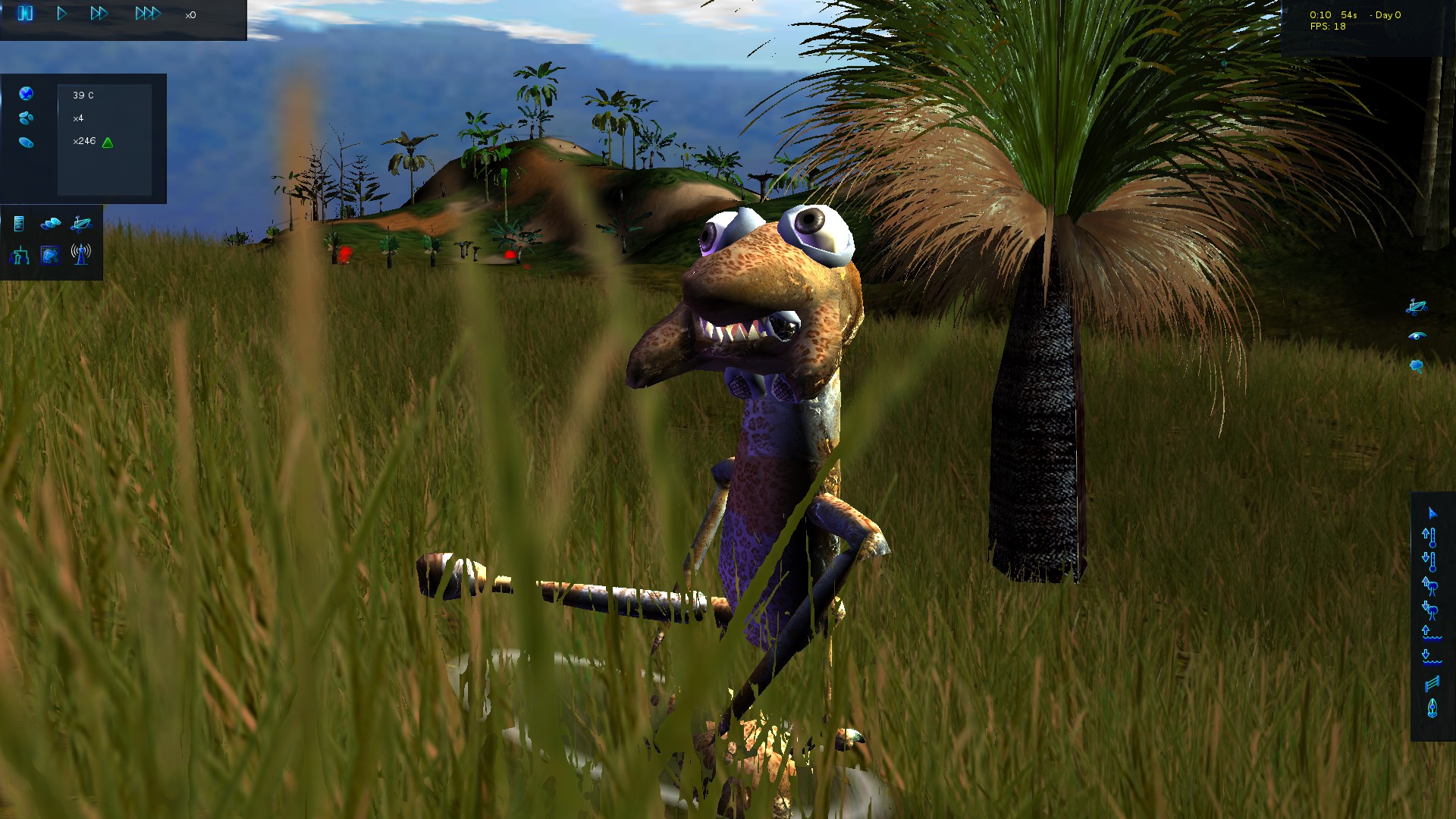Screen dimensions: 1456x819
Task: Select the raise terrain temperature tool
Action: coord(1432,537)
